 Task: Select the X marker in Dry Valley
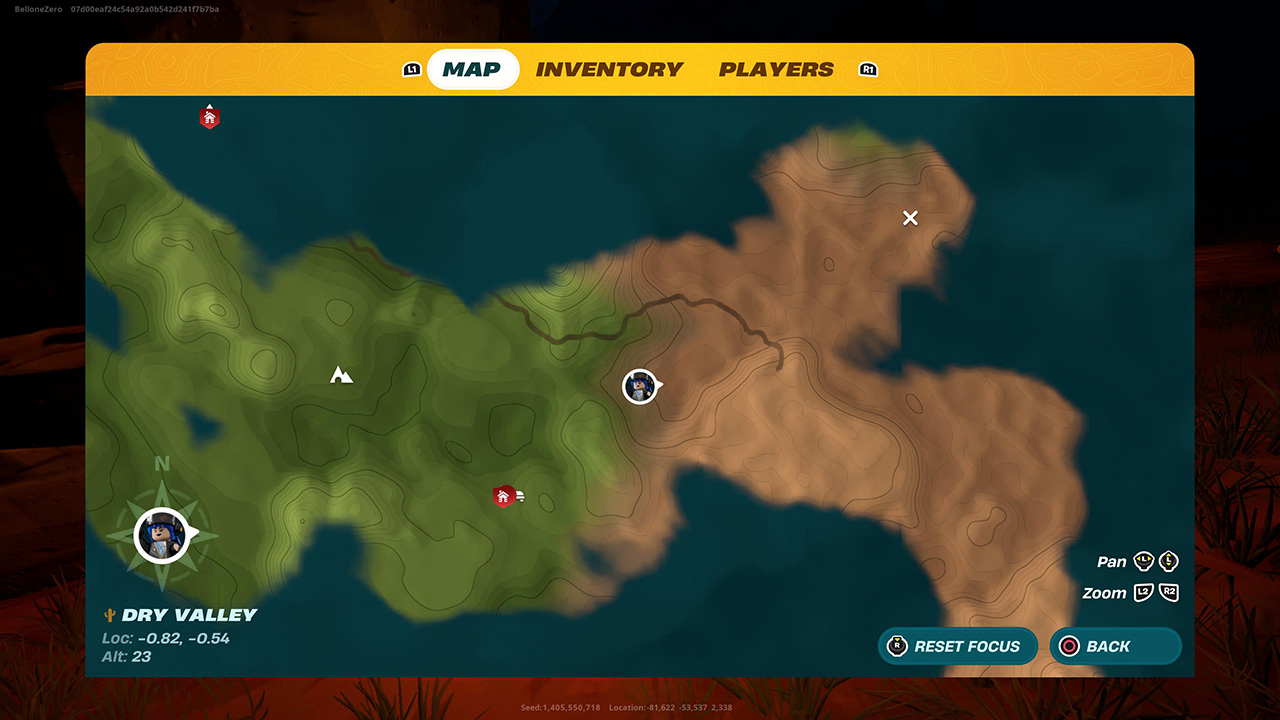pyautogui.click(x=910, y=218)
